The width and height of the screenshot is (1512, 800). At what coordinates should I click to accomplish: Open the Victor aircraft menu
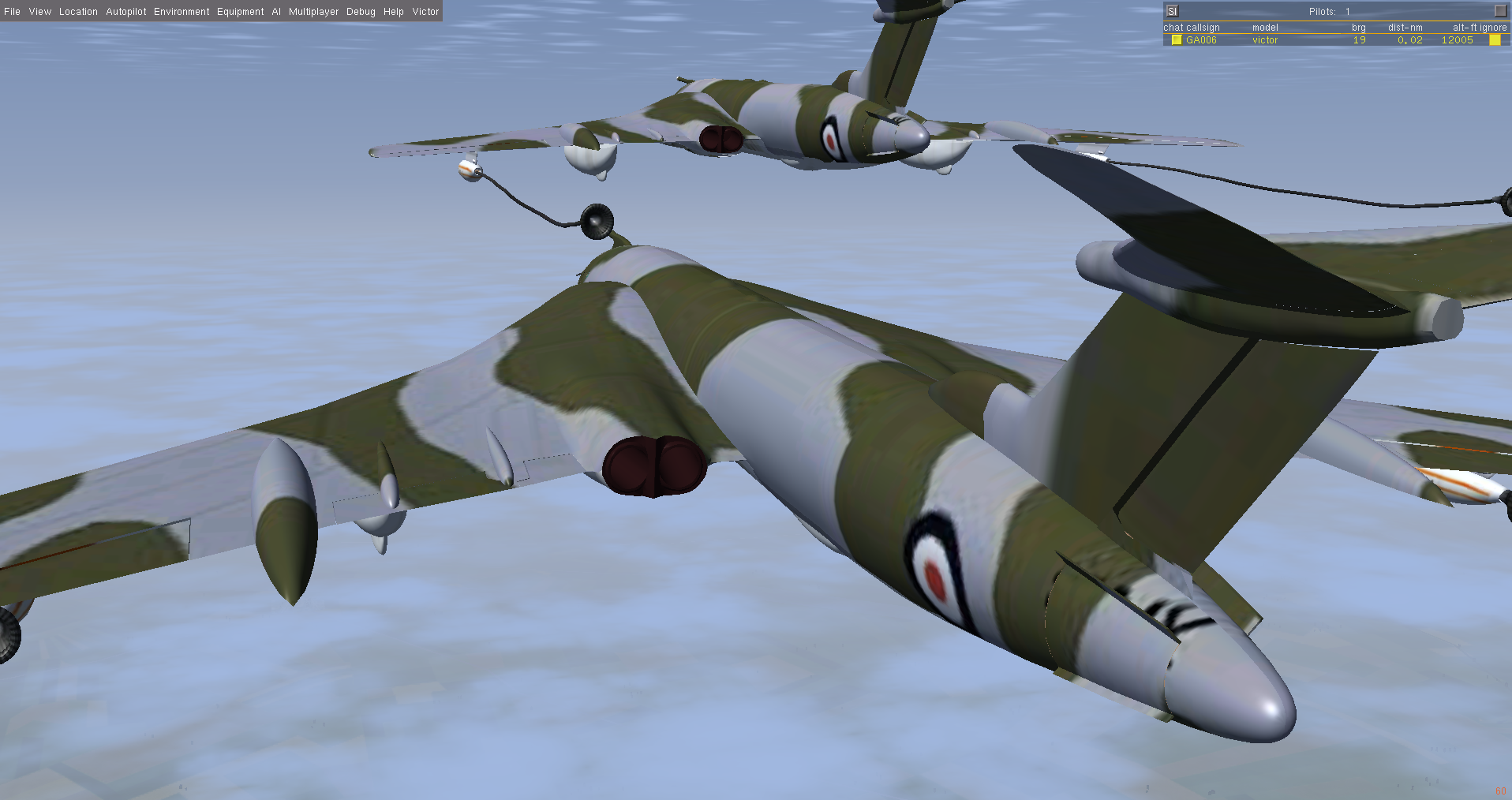tap(425, 12)
